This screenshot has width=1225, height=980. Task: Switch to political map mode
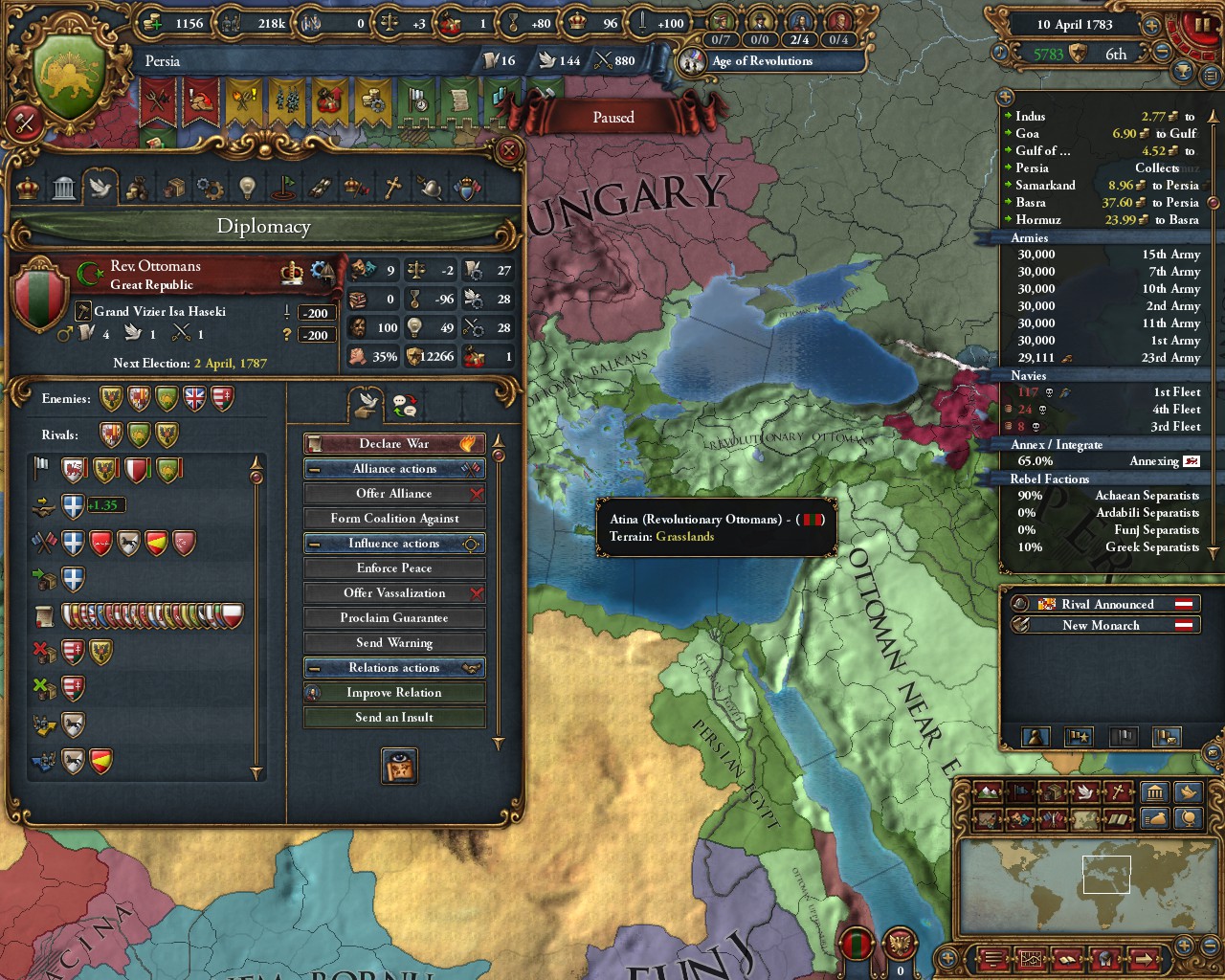click(1021, 791)
